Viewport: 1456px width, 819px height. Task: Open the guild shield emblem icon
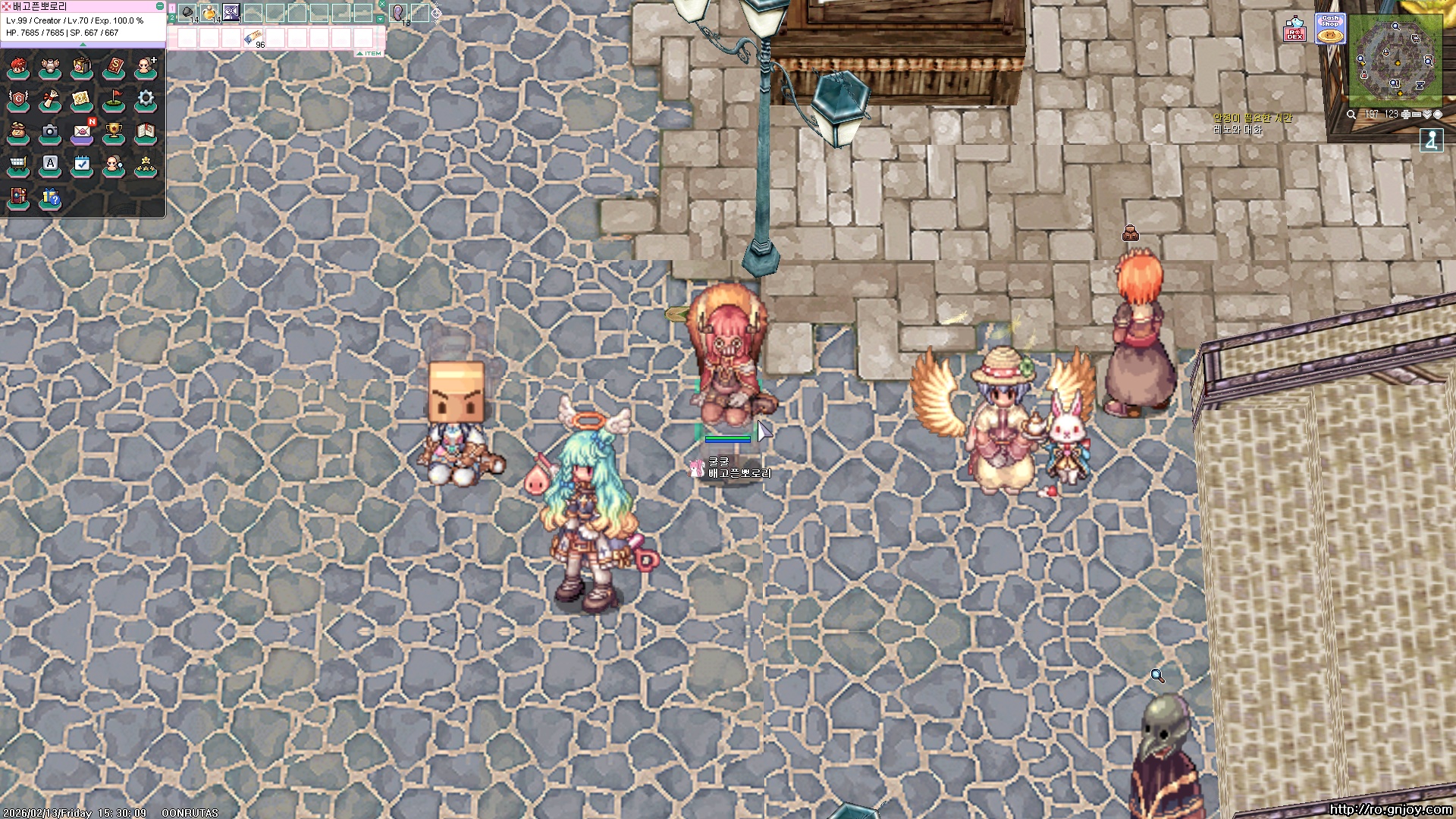coord(18,99)
